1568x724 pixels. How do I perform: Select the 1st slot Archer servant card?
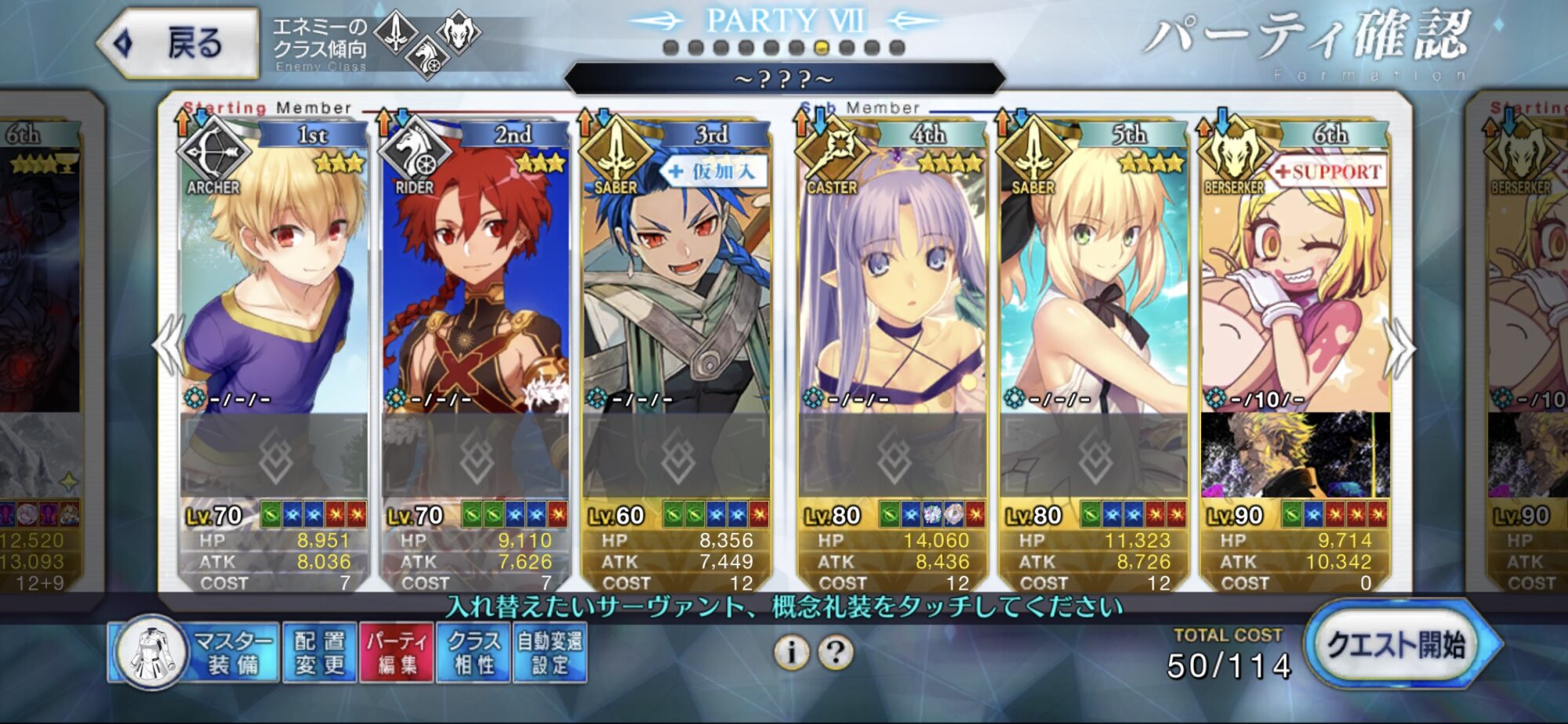[x=274, y=282]
